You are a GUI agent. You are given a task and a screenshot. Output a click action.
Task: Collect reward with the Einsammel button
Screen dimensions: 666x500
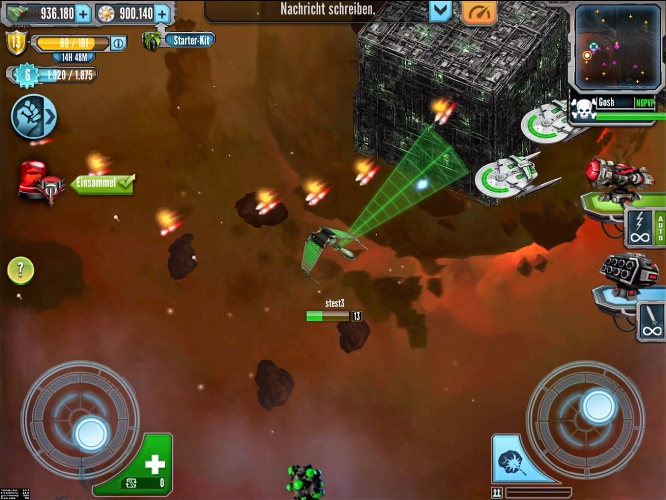[101, 184]
